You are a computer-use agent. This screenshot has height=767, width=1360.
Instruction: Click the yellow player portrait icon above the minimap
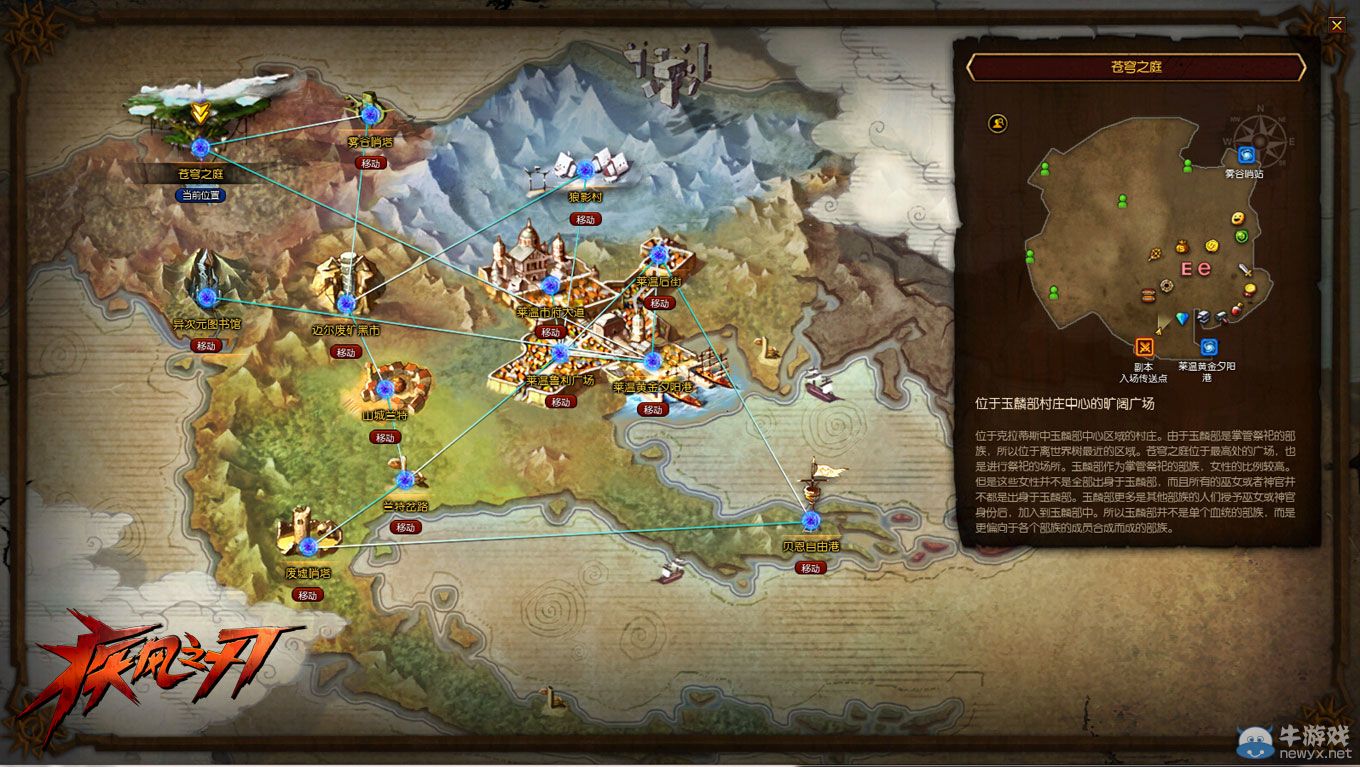pyautogui.click(x=997, y=122)
